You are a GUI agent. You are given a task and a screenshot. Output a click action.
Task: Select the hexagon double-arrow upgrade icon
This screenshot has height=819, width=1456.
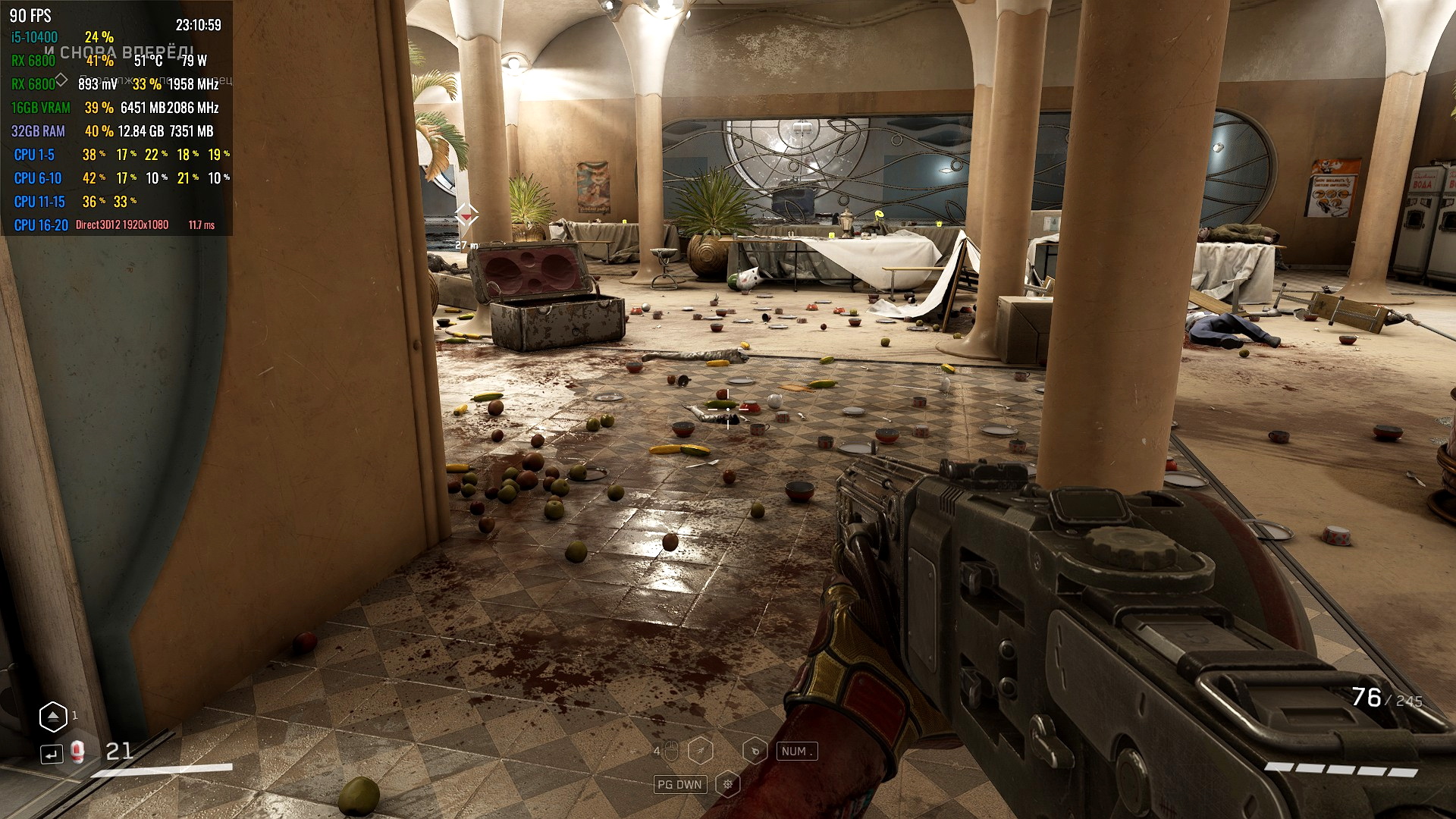tap(53, 716)
